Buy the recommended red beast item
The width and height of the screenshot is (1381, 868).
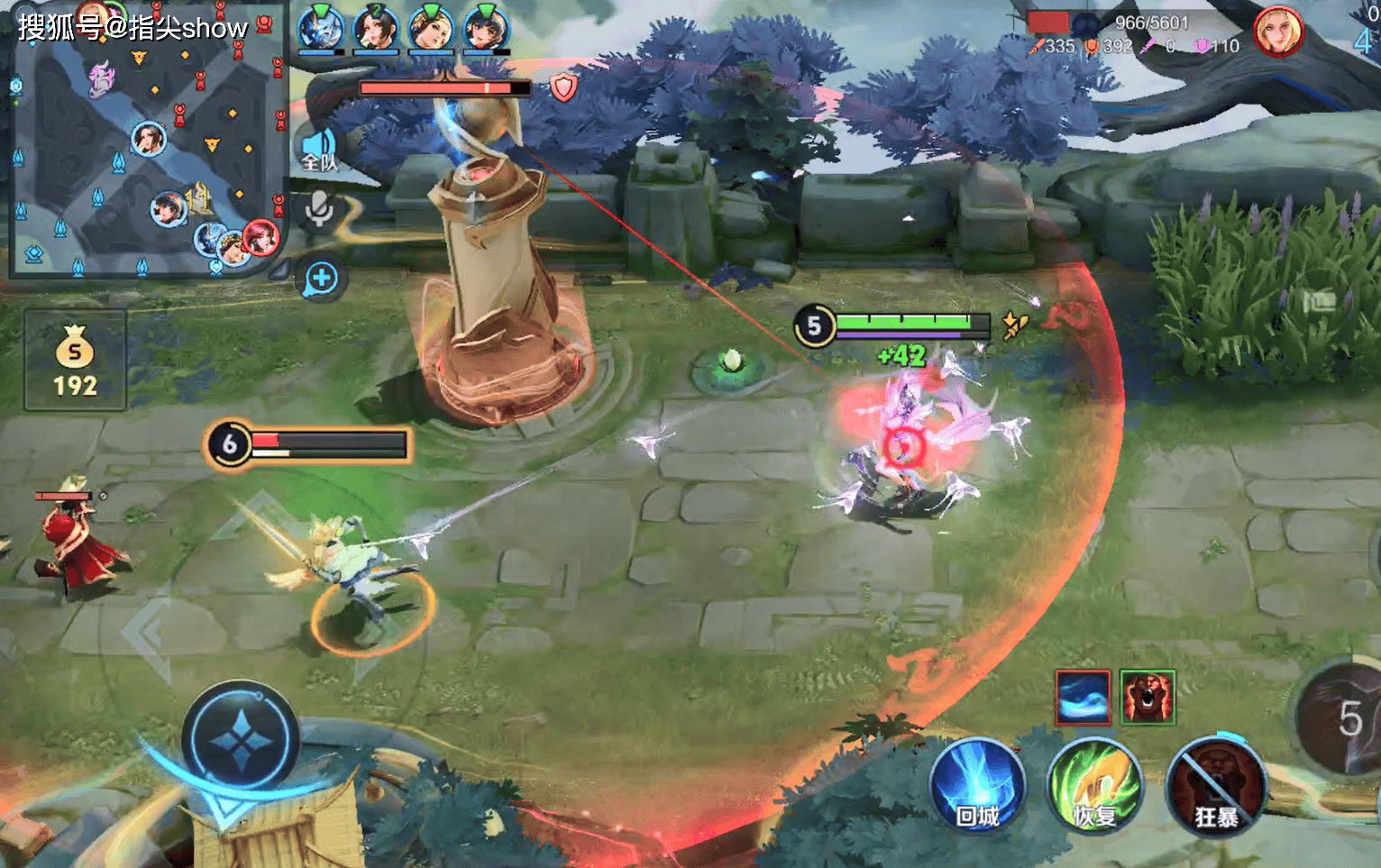coord(1148,697)
